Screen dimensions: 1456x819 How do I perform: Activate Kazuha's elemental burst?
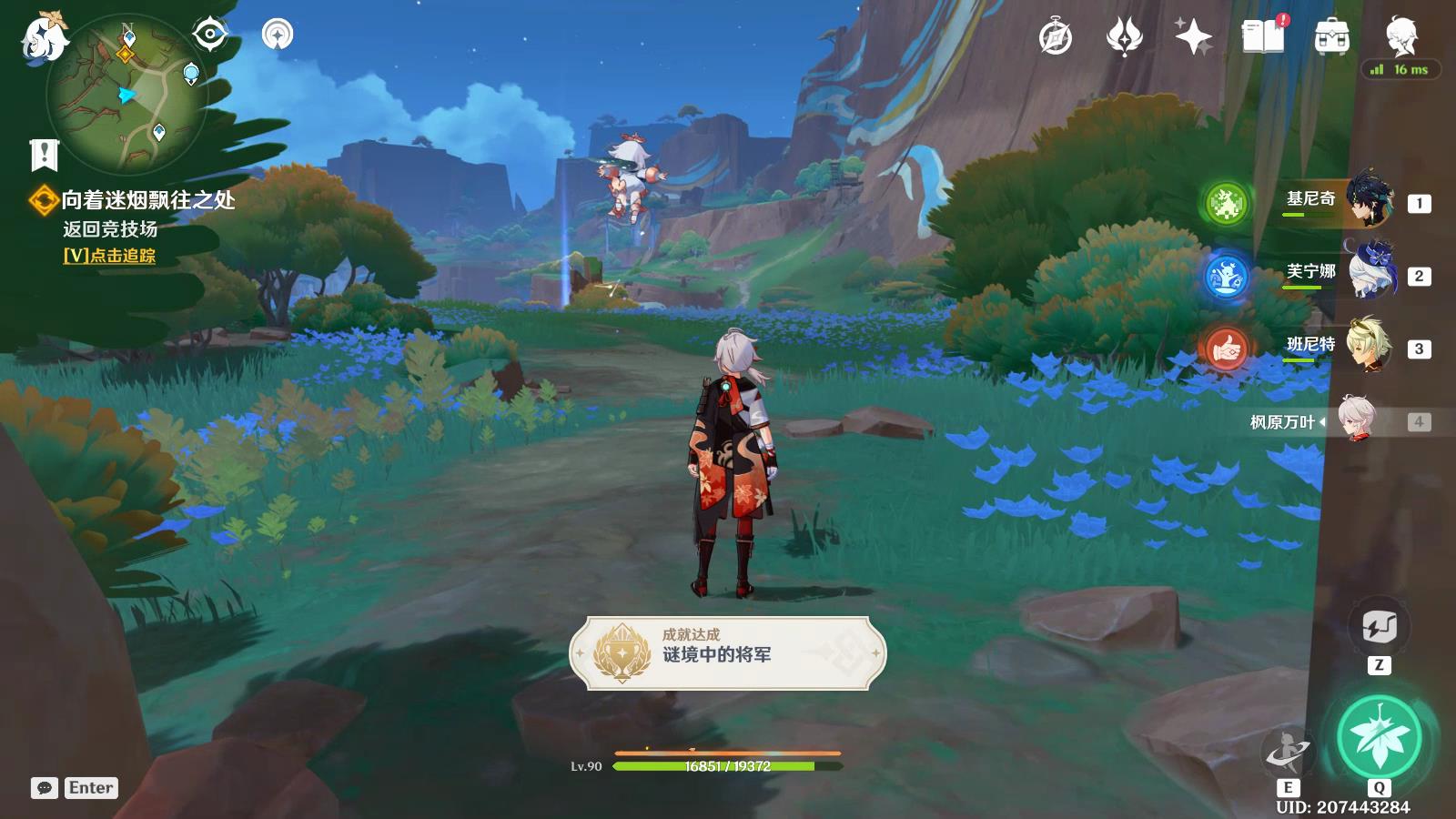1379,737
